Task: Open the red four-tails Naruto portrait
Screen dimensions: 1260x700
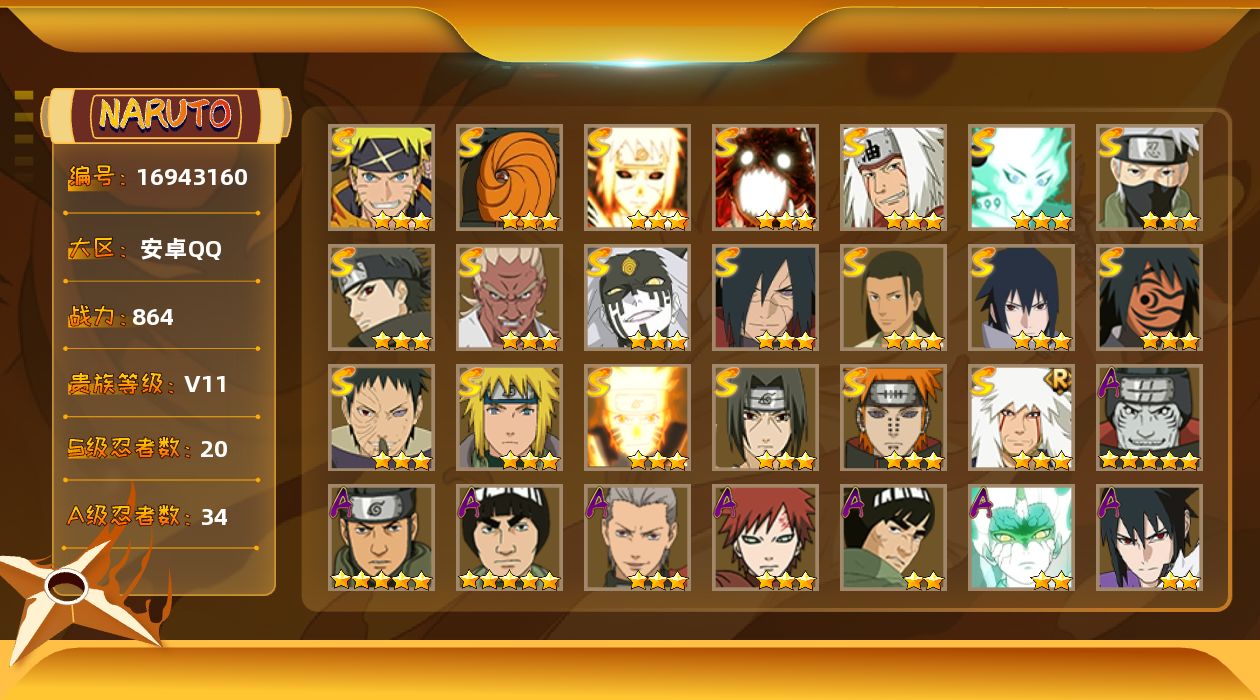Action: tap(765, 178)
